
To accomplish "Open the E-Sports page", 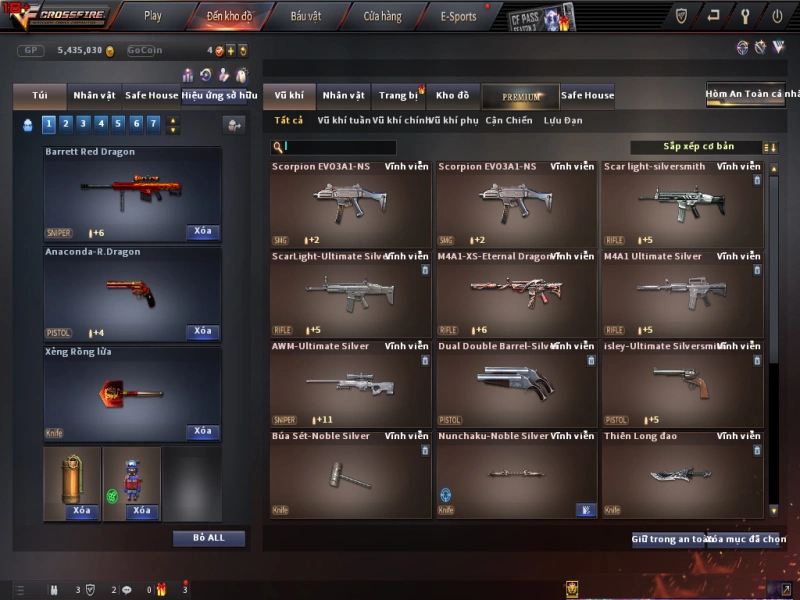I will point(458,16).
